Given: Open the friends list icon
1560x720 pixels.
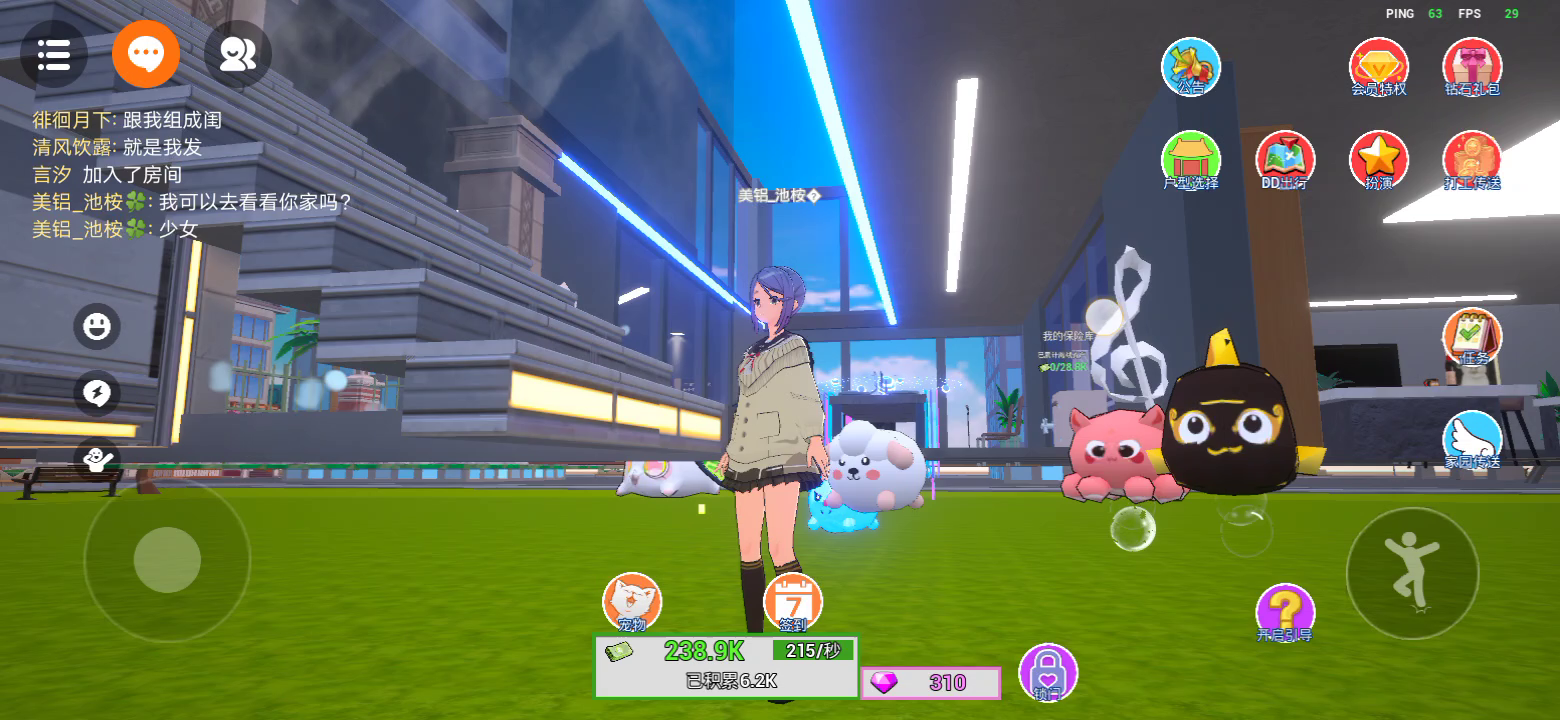Looking at the screenshot, I should click(238, 54).
